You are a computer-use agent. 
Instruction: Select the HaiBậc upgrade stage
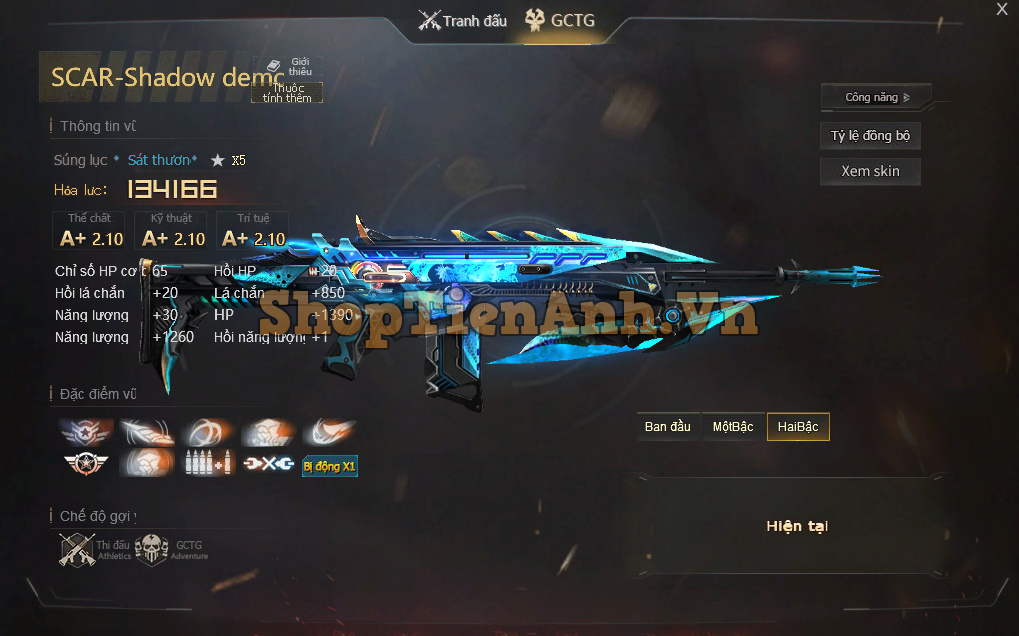tap(798, 427)
